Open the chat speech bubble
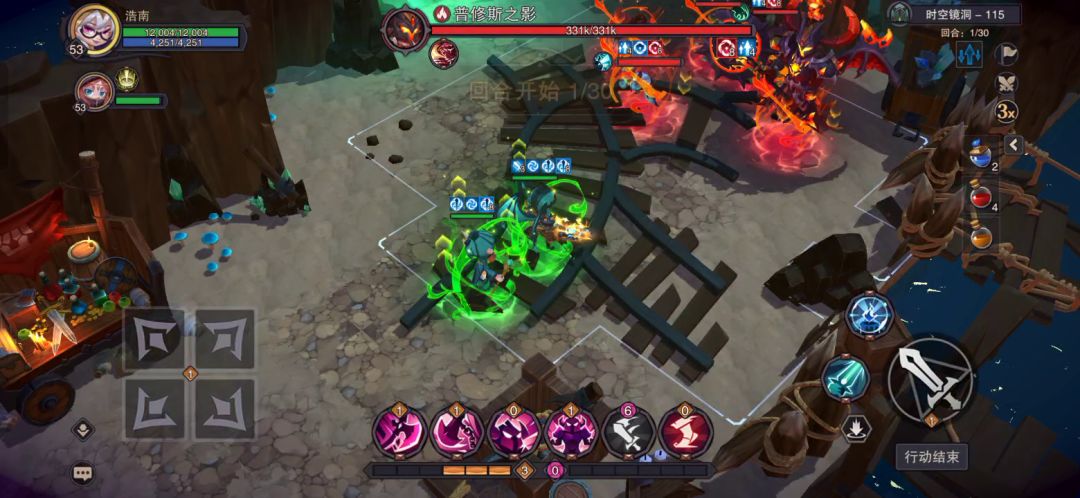The height and width of the screenshot is (498, 1080). click(82, 472)
